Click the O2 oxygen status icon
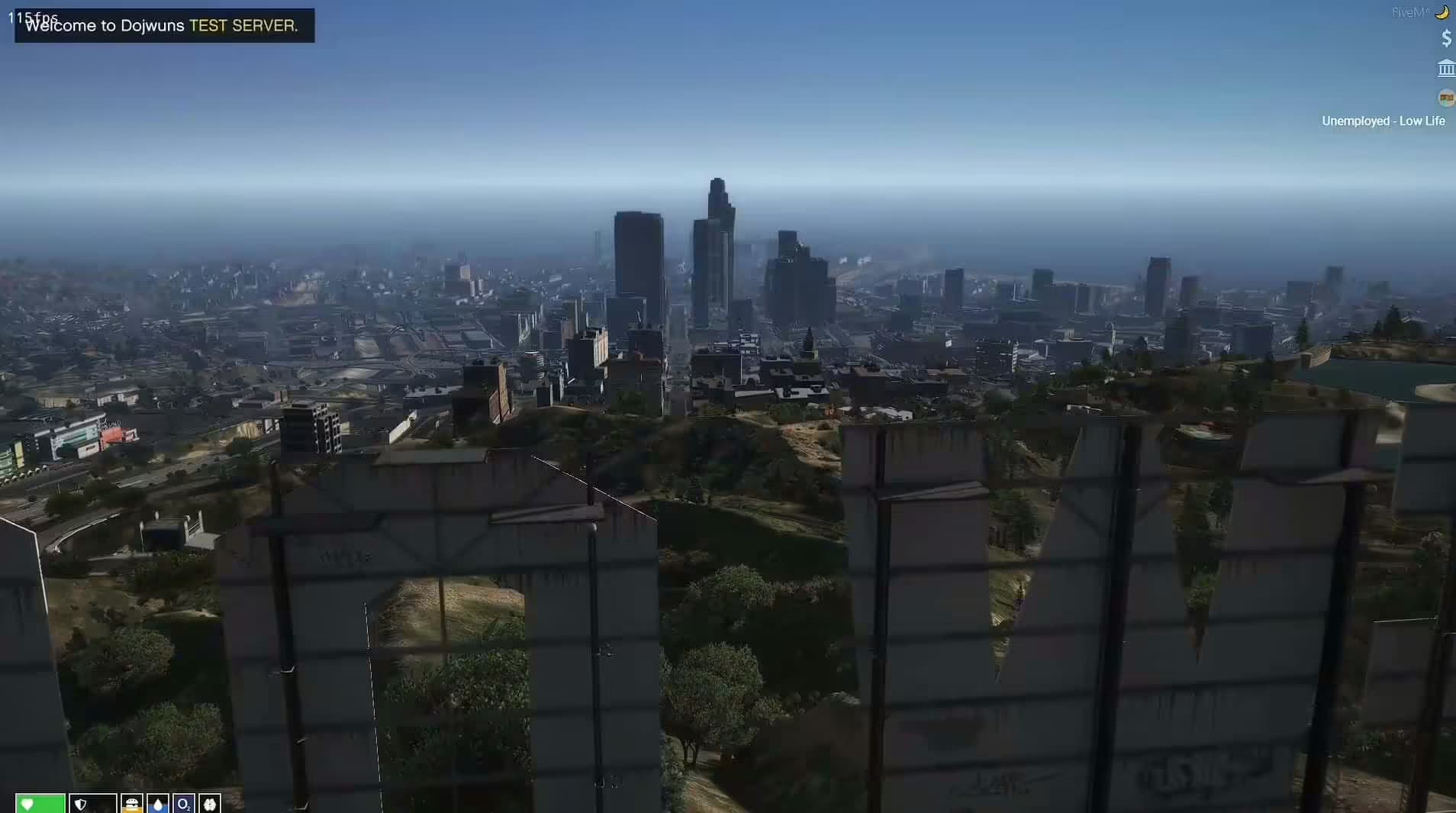 (x=183, y=804)
